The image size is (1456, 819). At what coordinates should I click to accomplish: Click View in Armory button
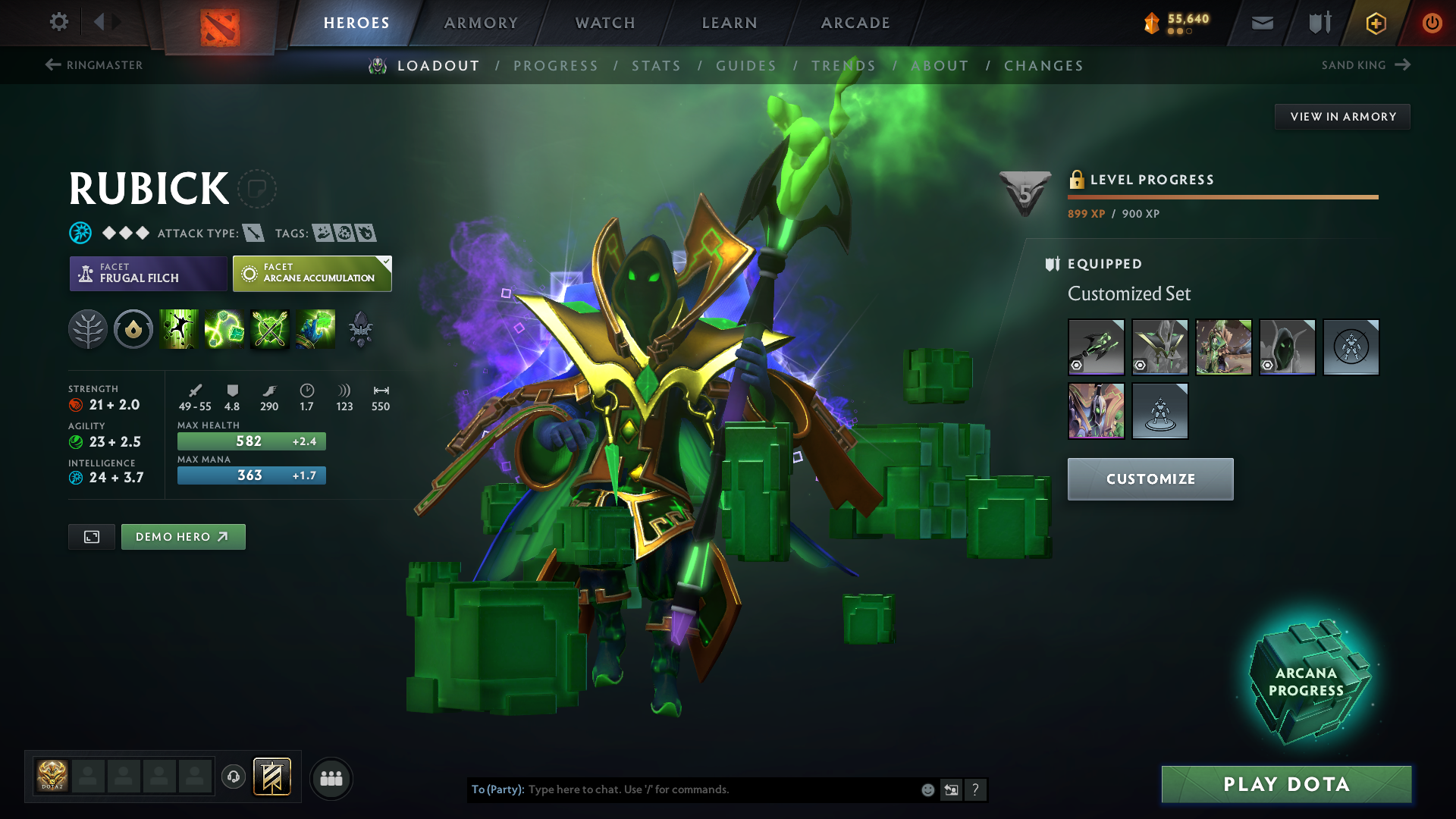(1342, 117)
